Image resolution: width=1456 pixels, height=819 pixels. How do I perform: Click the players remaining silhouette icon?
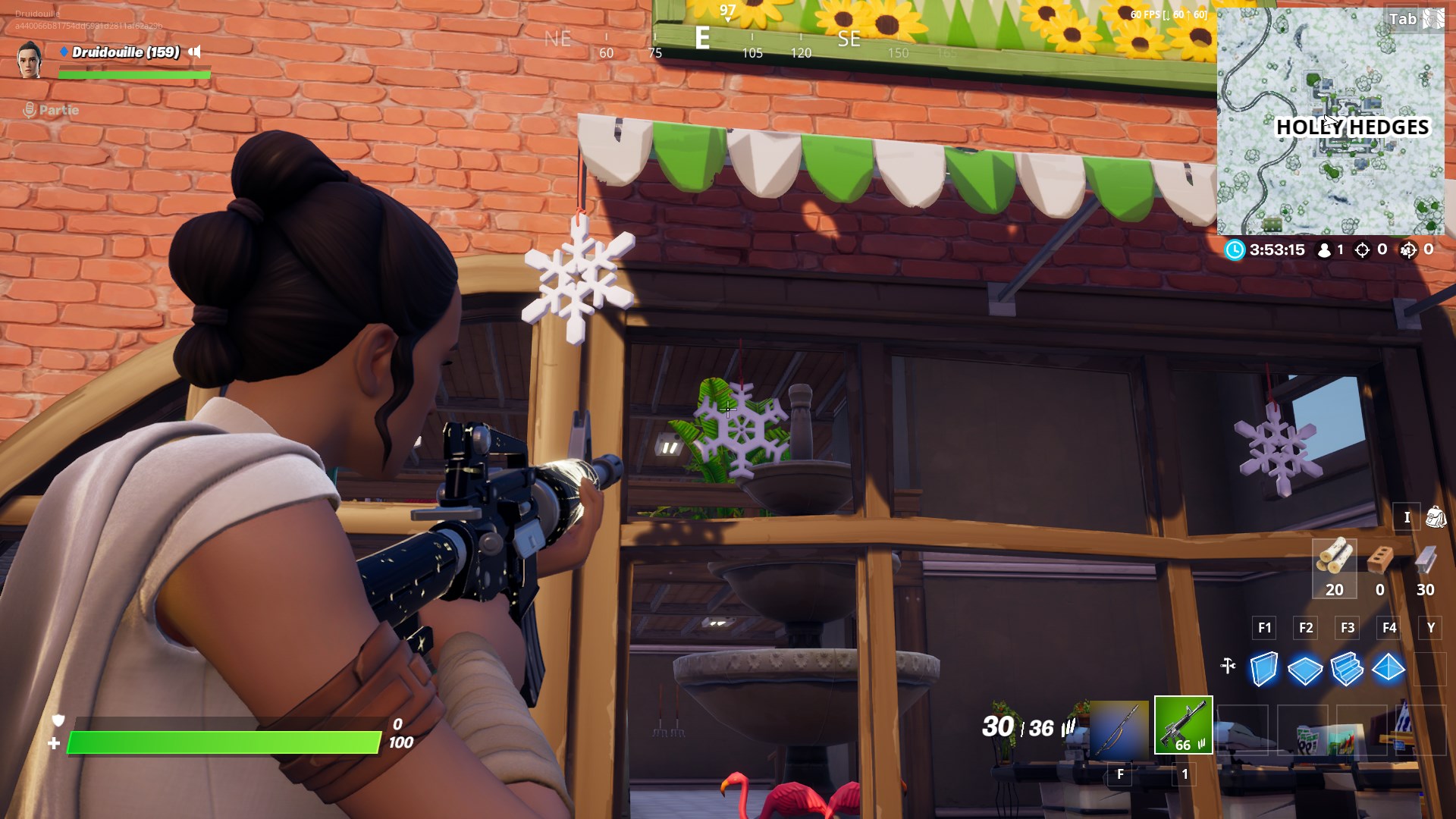(1325, 250)
